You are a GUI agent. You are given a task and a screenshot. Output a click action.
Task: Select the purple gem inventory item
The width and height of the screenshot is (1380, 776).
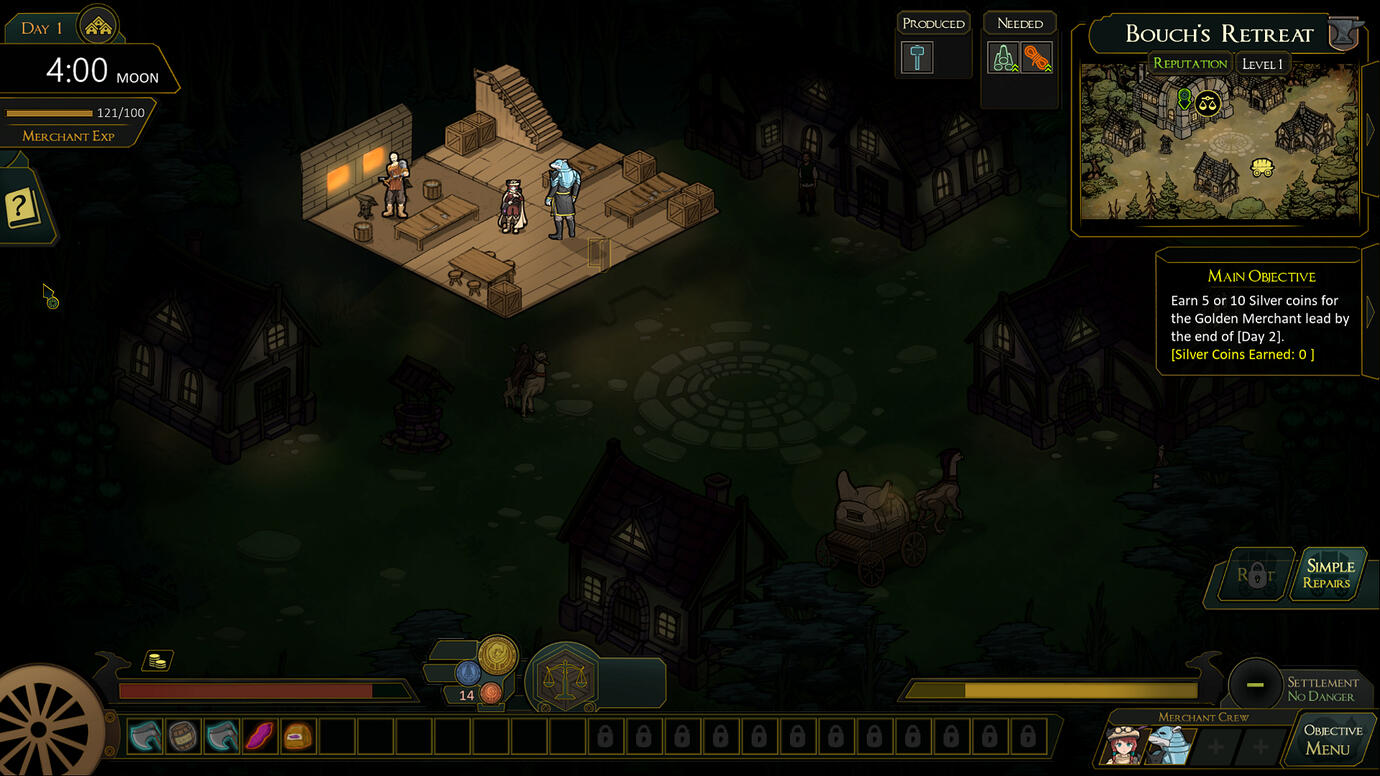pyautogui.click(x=260, y=737)
